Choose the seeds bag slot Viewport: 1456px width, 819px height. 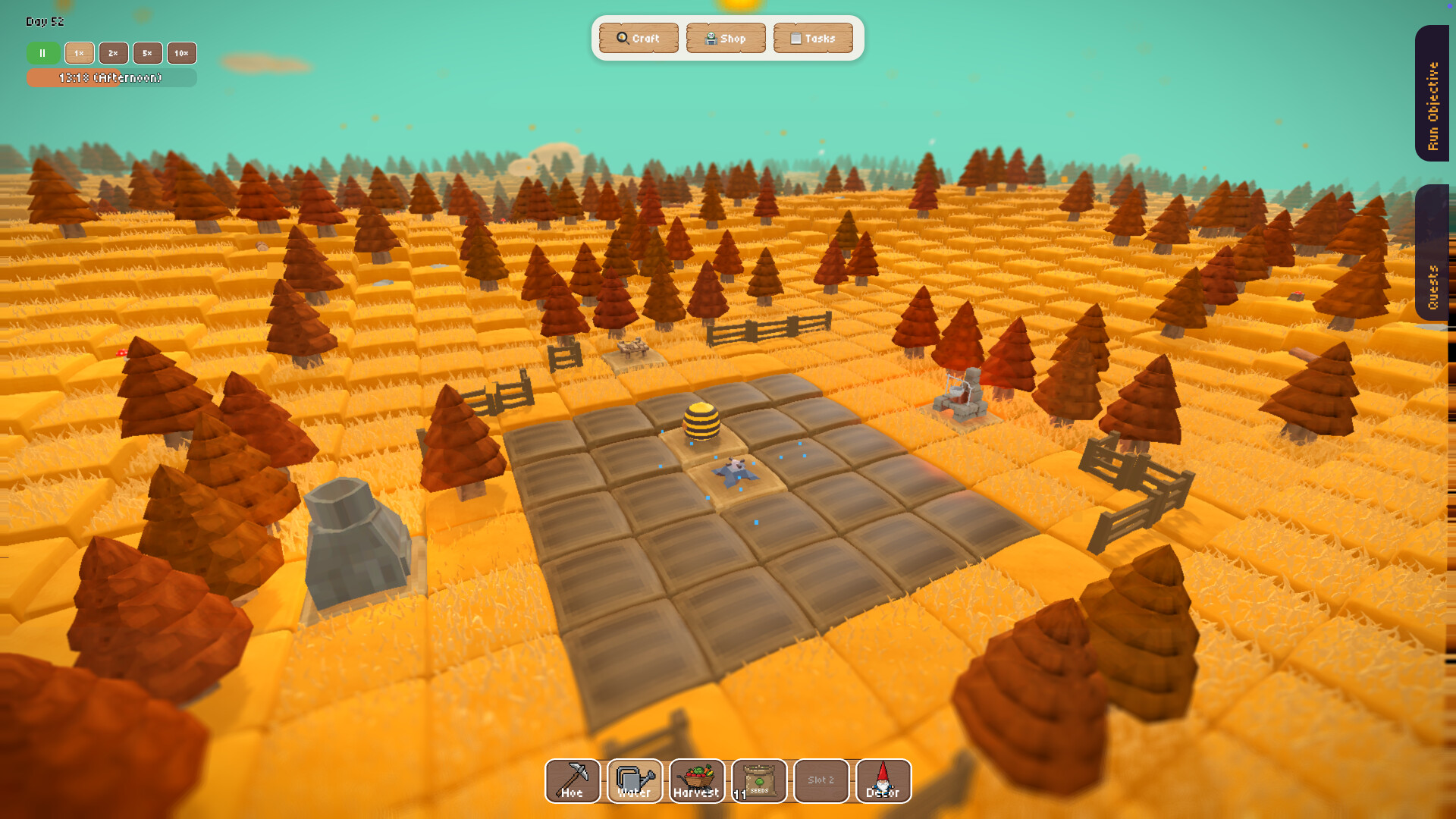pyautogui.click(x=759, y=780)
